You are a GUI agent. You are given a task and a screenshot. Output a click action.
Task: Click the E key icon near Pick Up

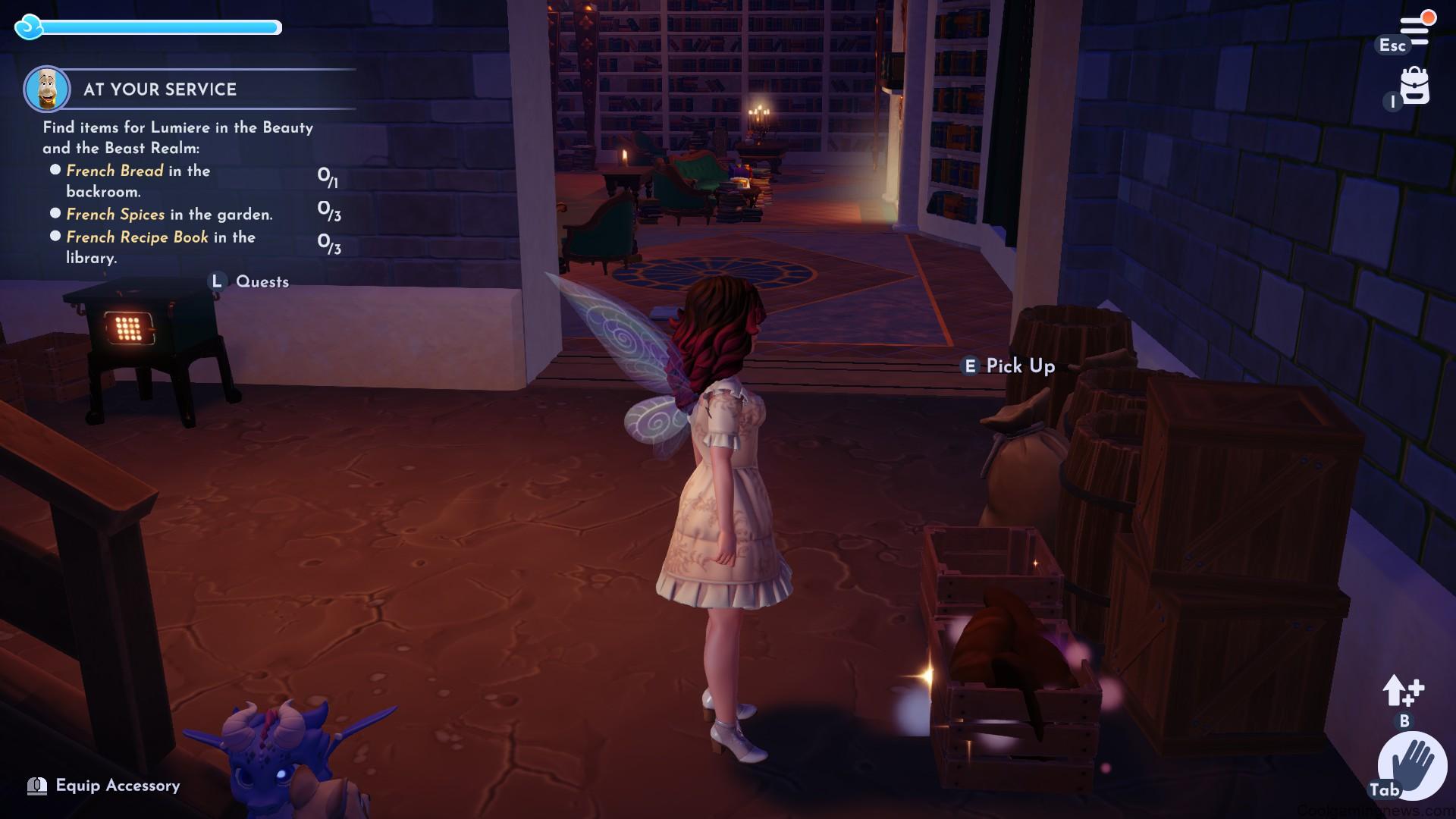tap(969, 366)
